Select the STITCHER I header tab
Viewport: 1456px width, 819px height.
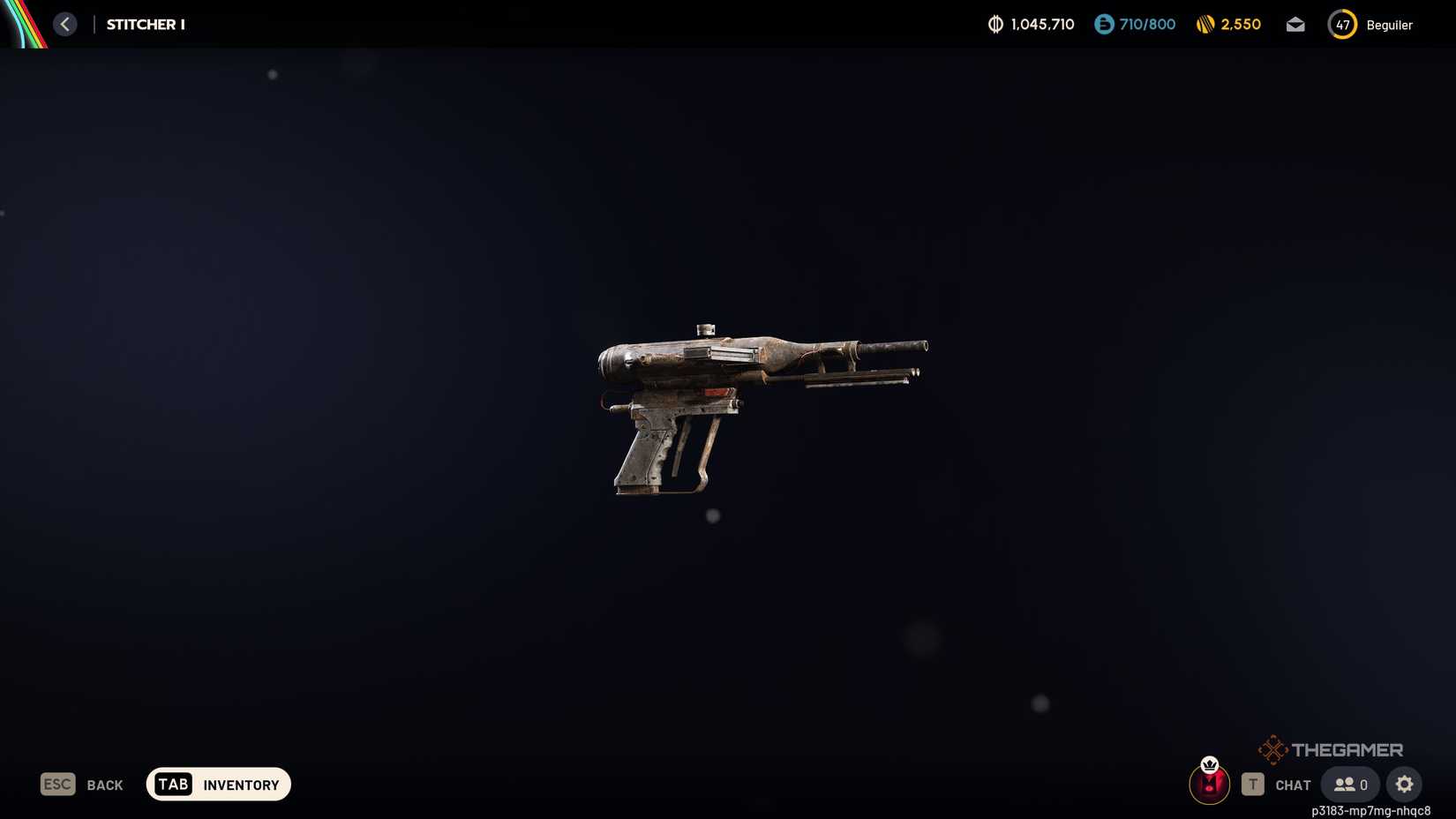point(145,24)
